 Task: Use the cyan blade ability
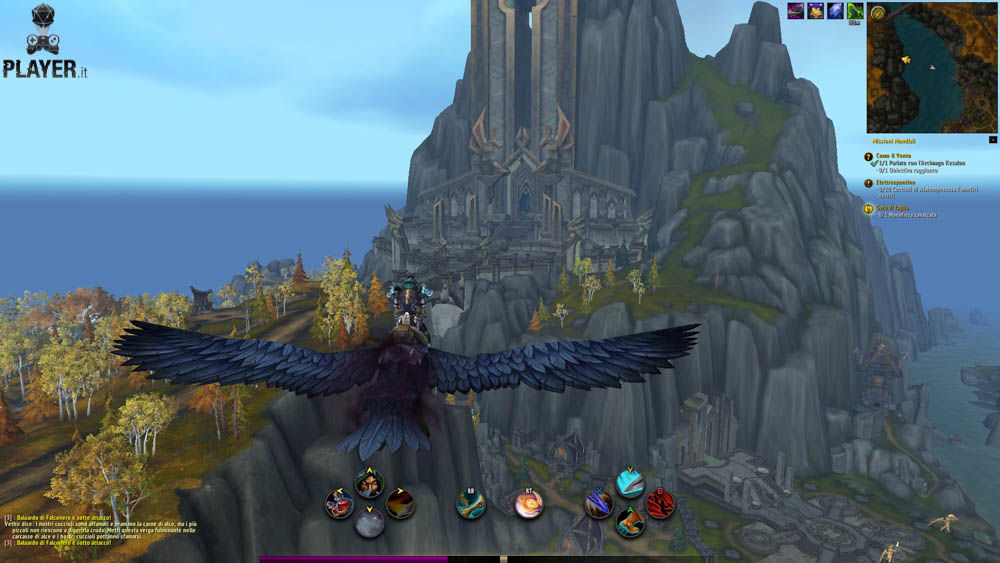[x=629, y=484]
